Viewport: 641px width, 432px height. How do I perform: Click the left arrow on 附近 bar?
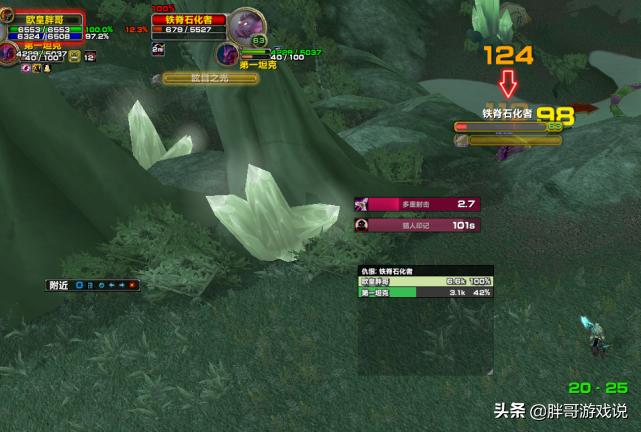tap(112, 285)
